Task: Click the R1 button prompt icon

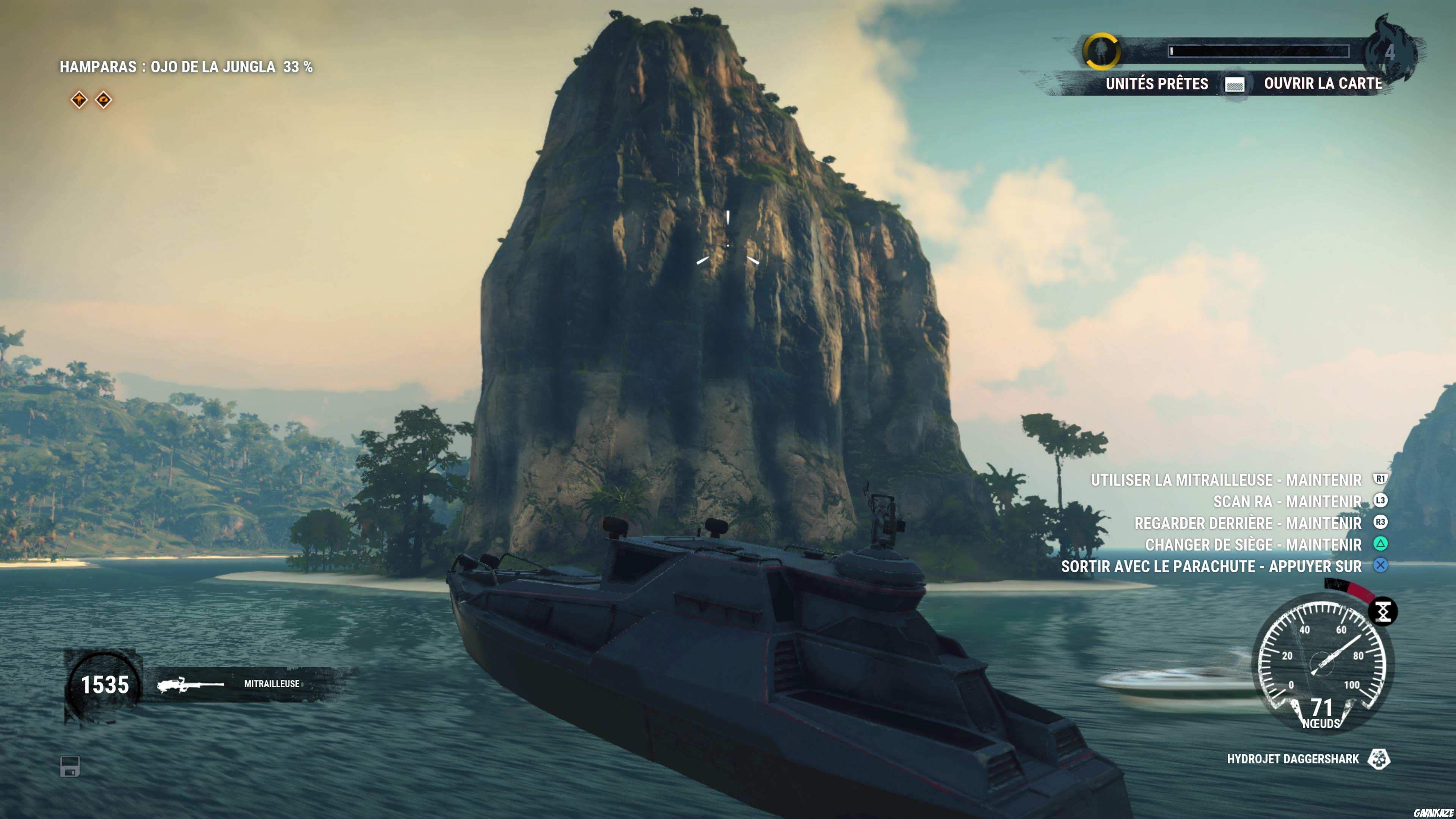Action: point(1379,479)
